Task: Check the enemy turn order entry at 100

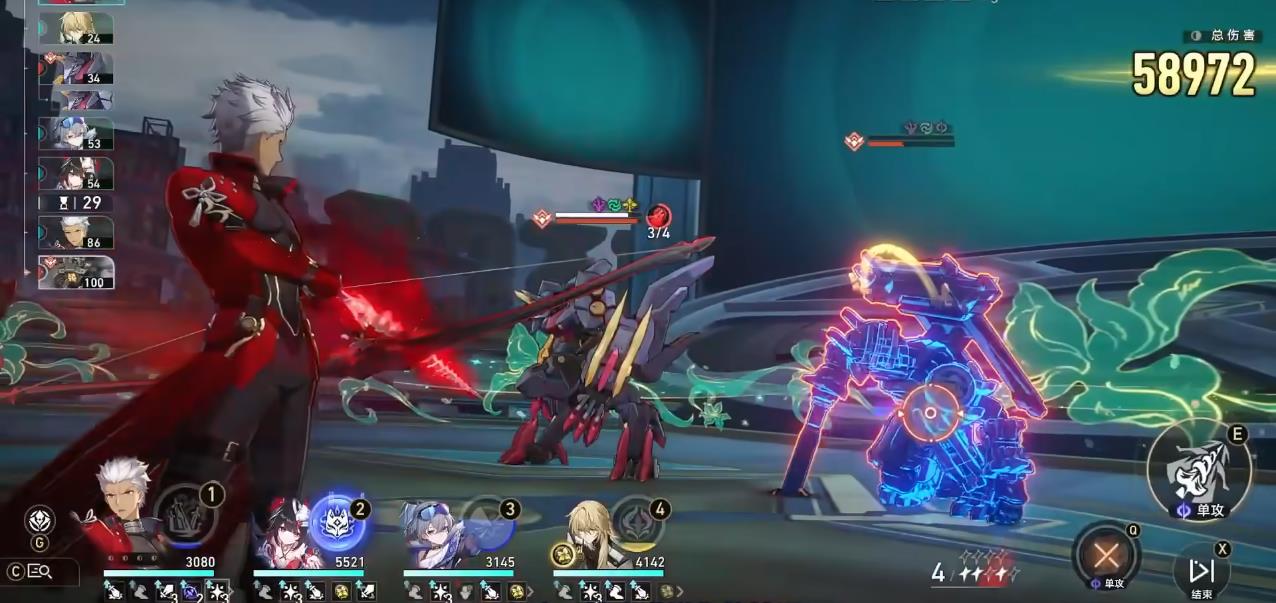Action: 76,273
